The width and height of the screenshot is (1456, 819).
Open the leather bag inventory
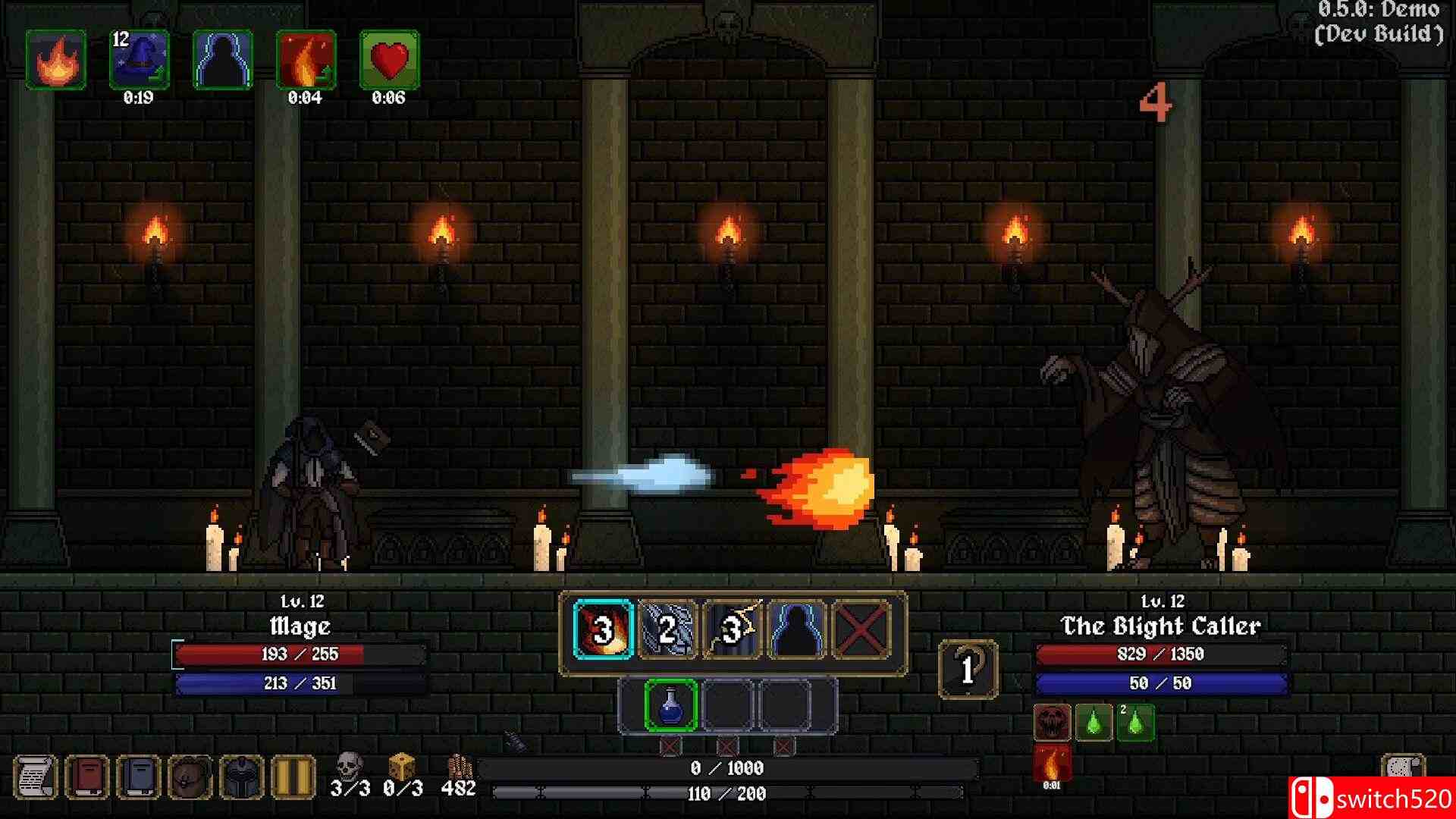click(190, 777)
